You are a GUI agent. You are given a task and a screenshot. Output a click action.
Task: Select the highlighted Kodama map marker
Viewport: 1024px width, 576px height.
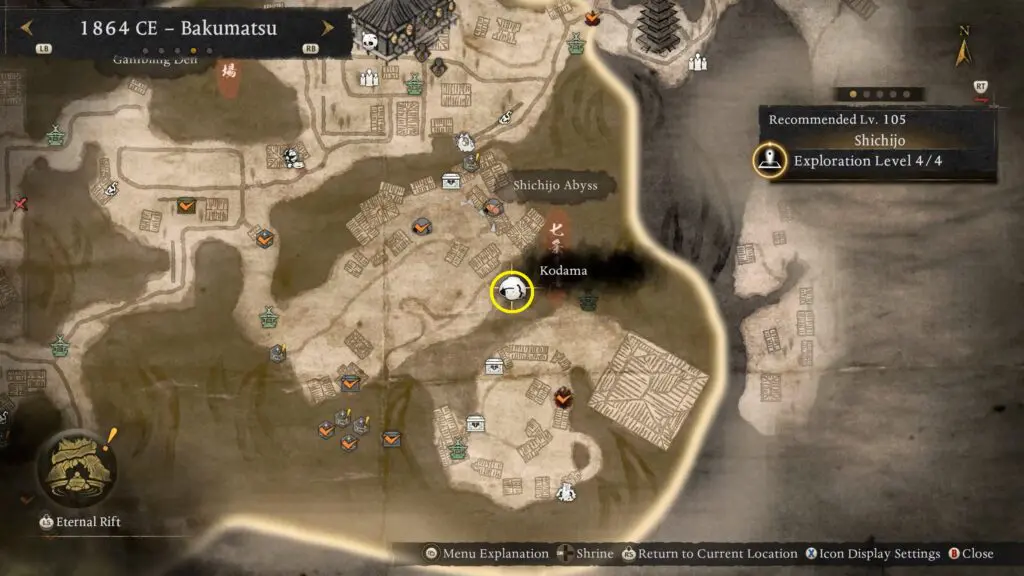pos(512,291)
